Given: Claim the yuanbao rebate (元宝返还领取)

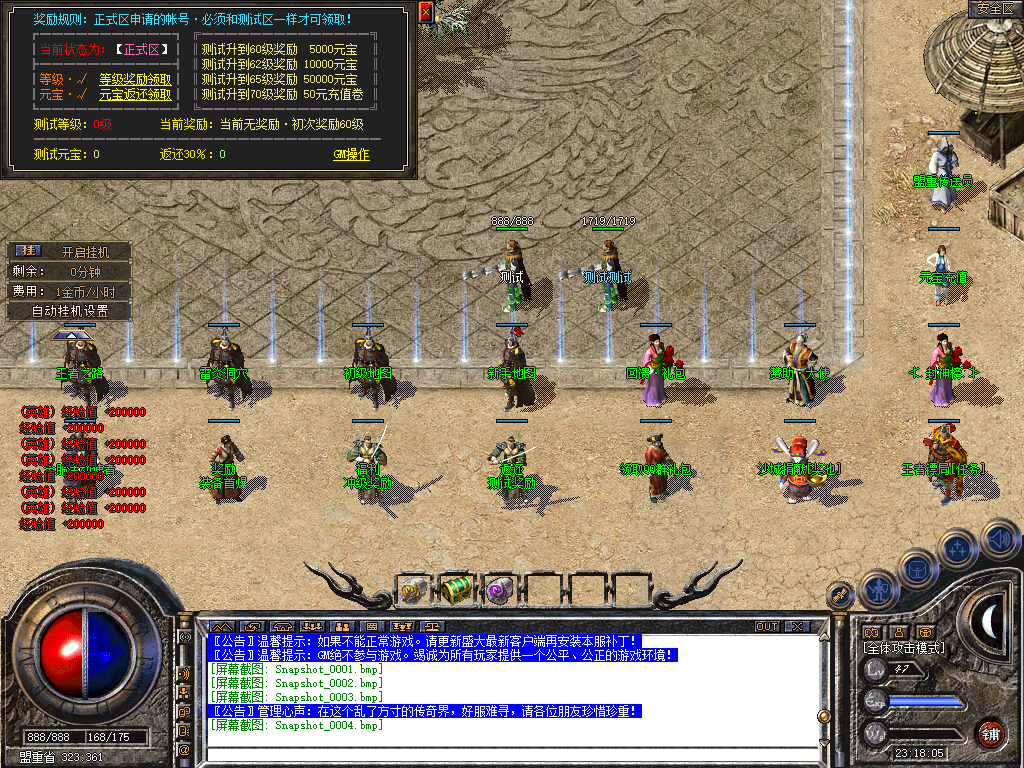Looking at the screenshot, I should coord(135,95).
